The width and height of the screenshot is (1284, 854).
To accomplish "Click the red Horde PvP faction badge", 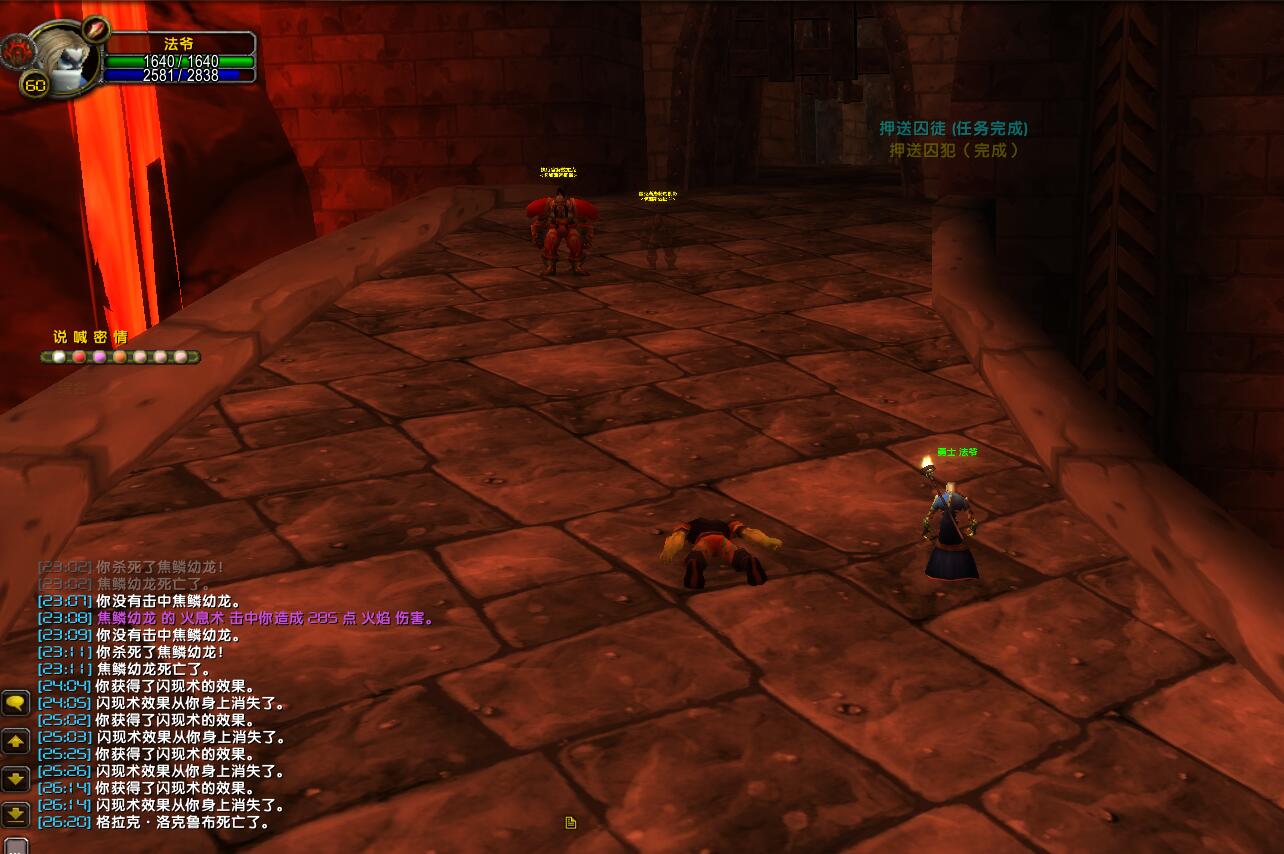I will tap(19, 49).
